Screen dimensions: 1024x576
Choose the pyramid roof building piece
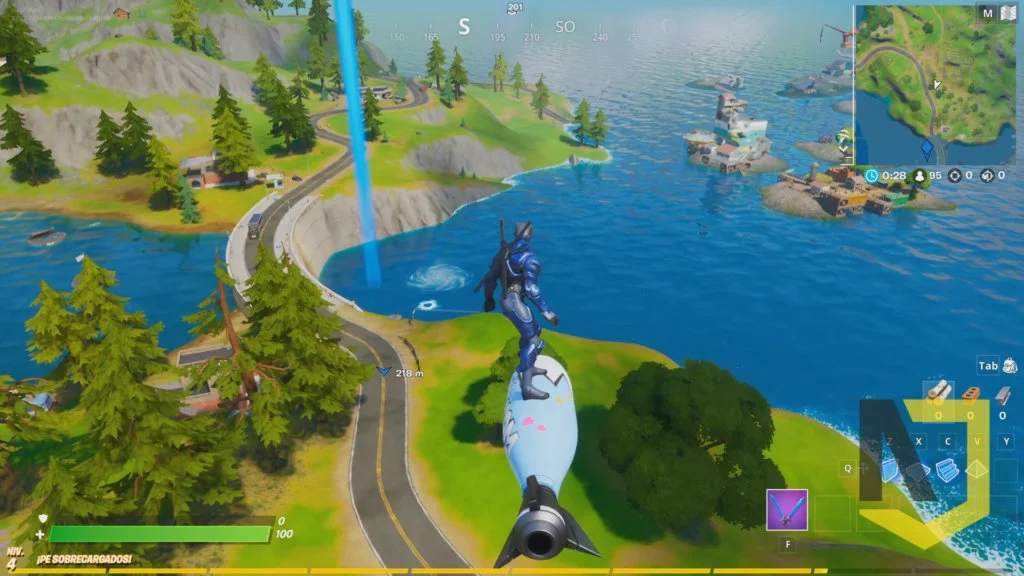coord(977,470)
